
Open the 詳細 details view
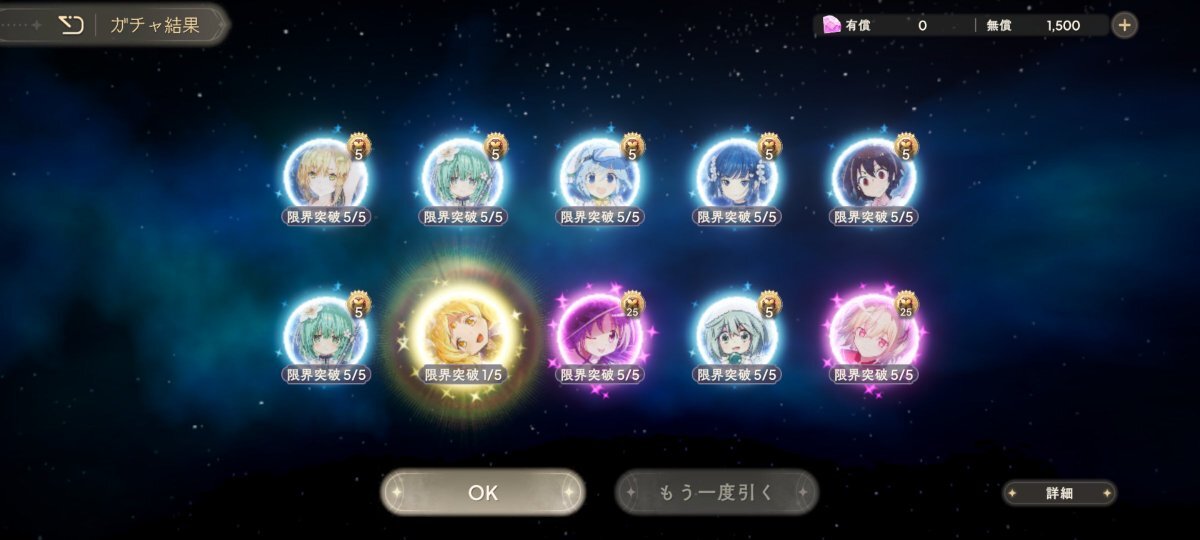tap(1059, 493)
